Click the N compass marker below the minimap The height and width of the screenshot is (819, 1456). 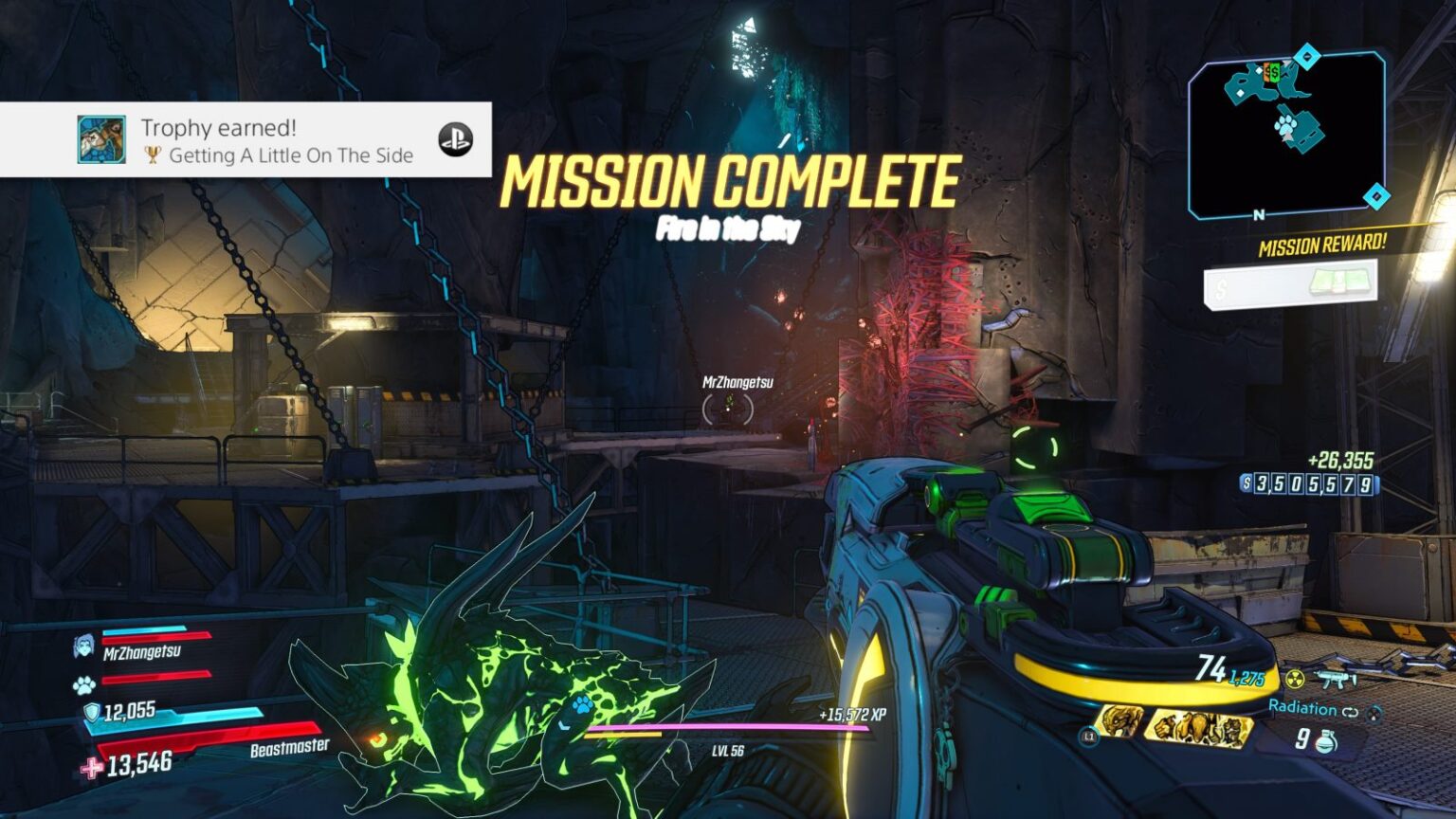tap(1258, 214)
